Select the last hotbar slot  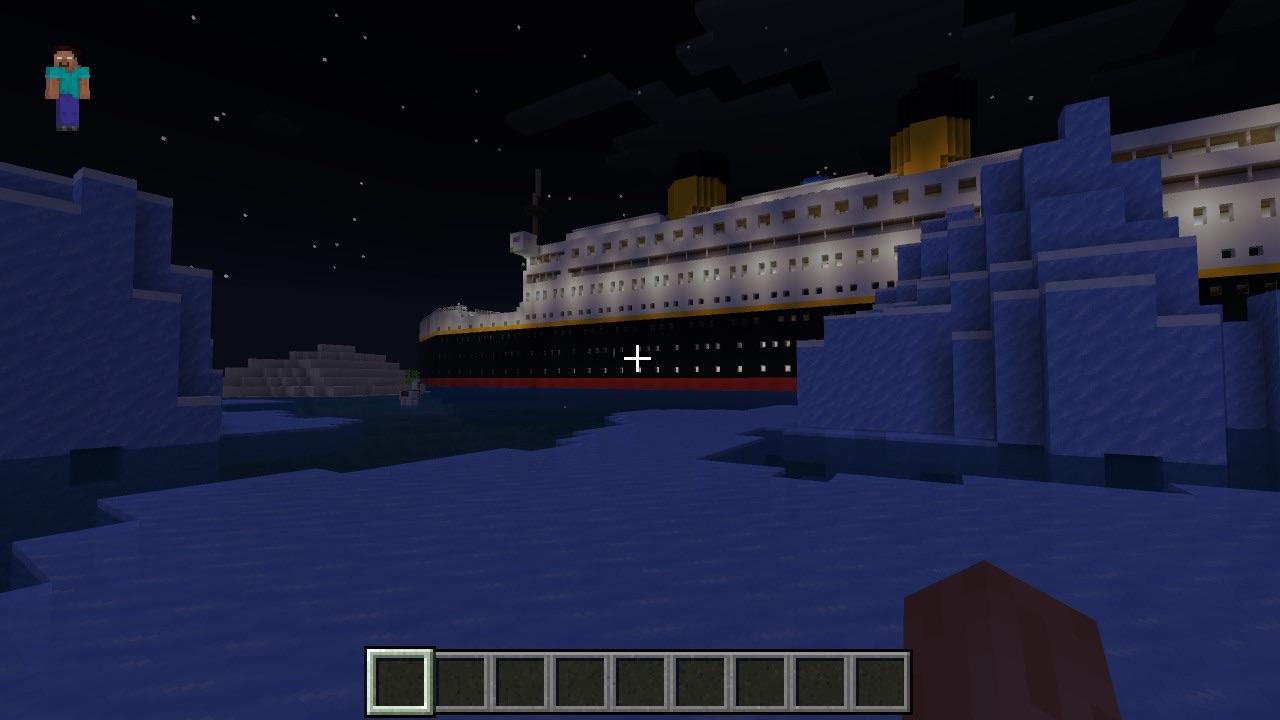point(878,680)
